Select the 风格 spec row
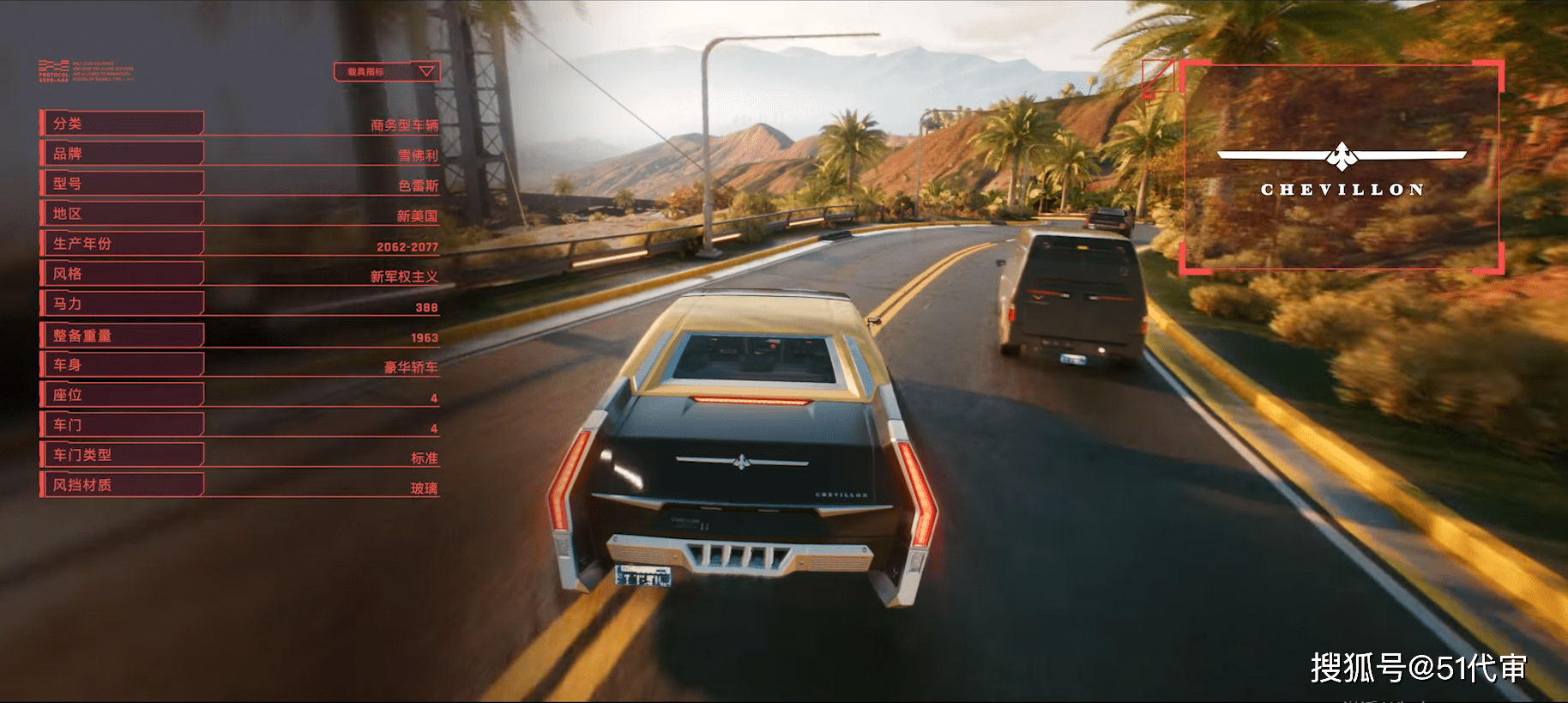The width and height of the screenshot is (1568, 703). pyautogui.click(x=122, y=274)
